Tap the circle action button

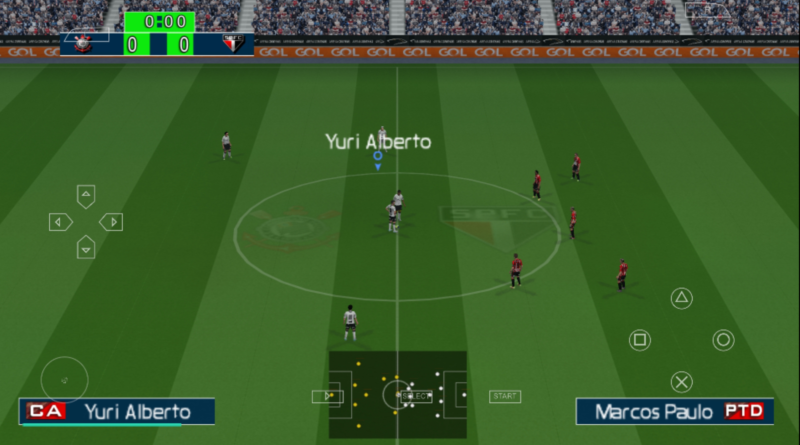723,340
